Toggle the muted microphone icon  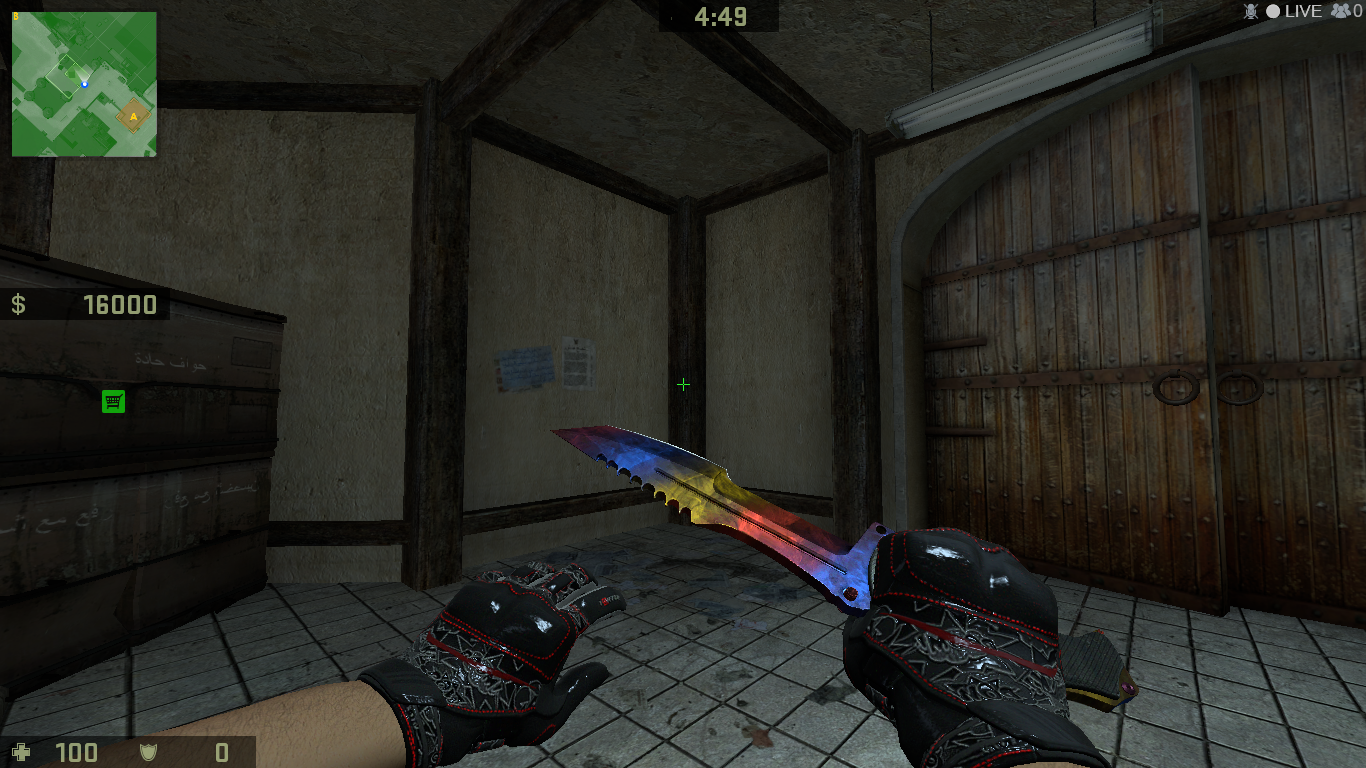(x=1249, y=11)
